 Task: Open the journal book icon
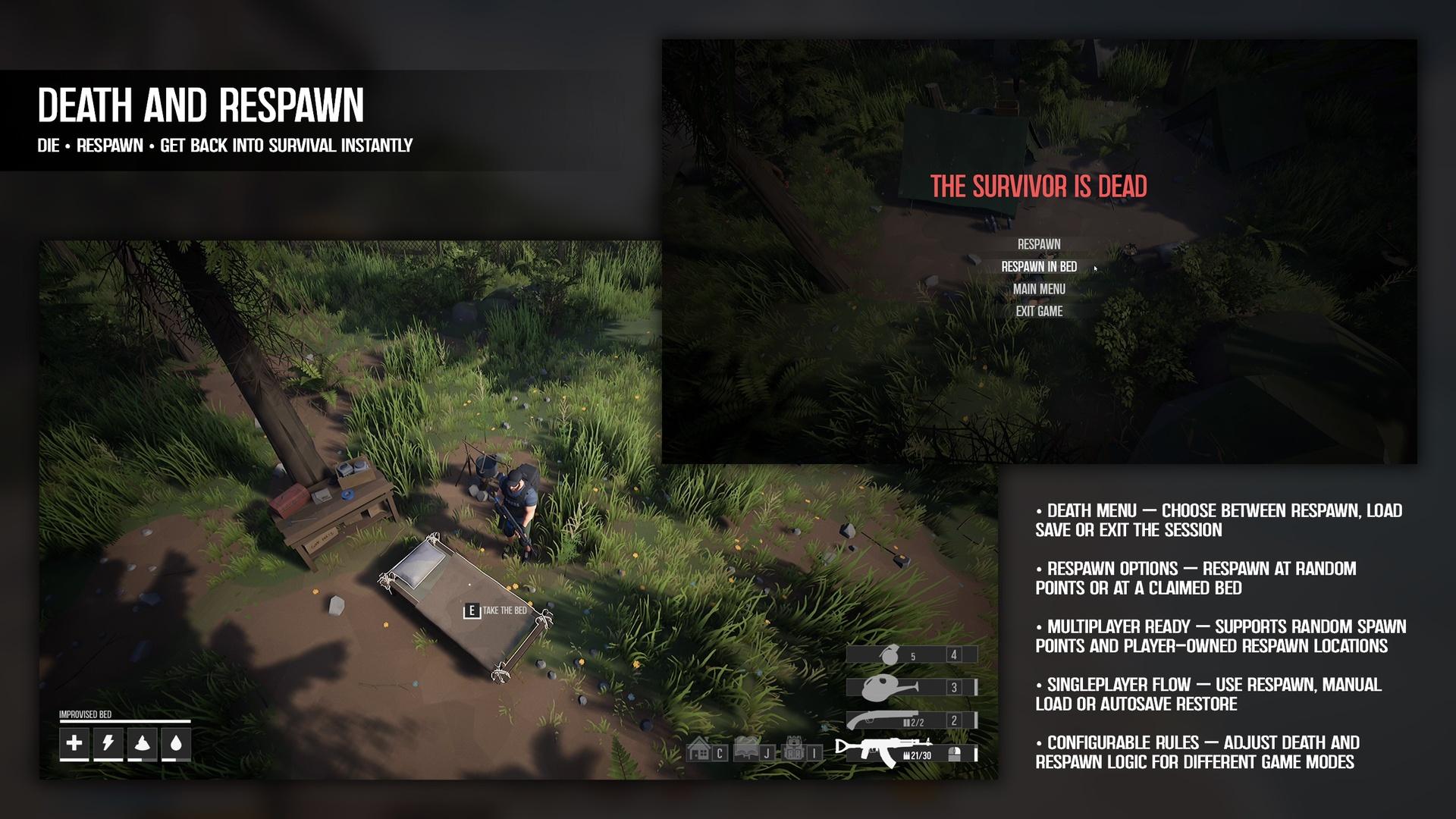(746, 749)
